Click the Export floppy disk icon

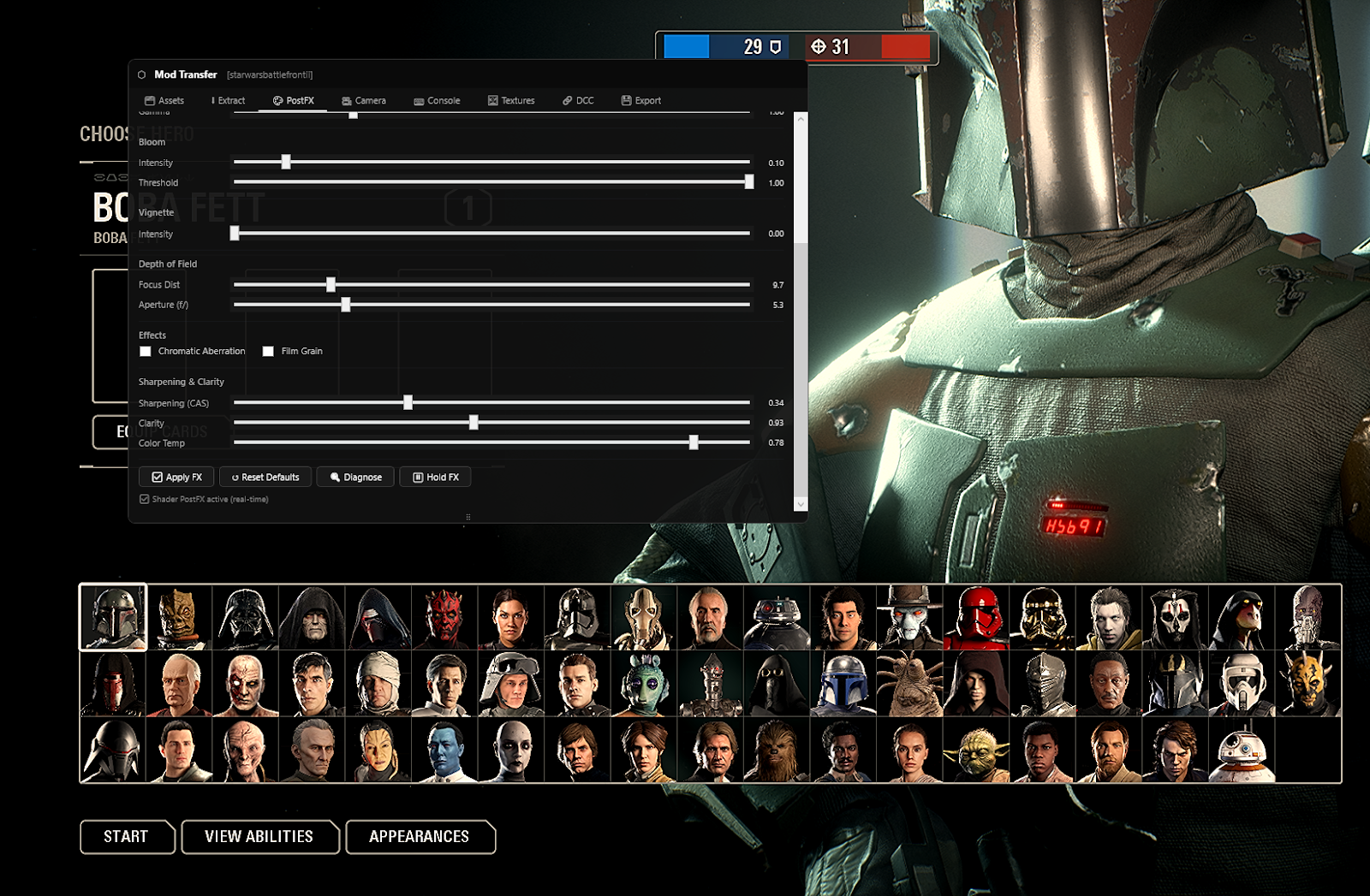point(626,100)
